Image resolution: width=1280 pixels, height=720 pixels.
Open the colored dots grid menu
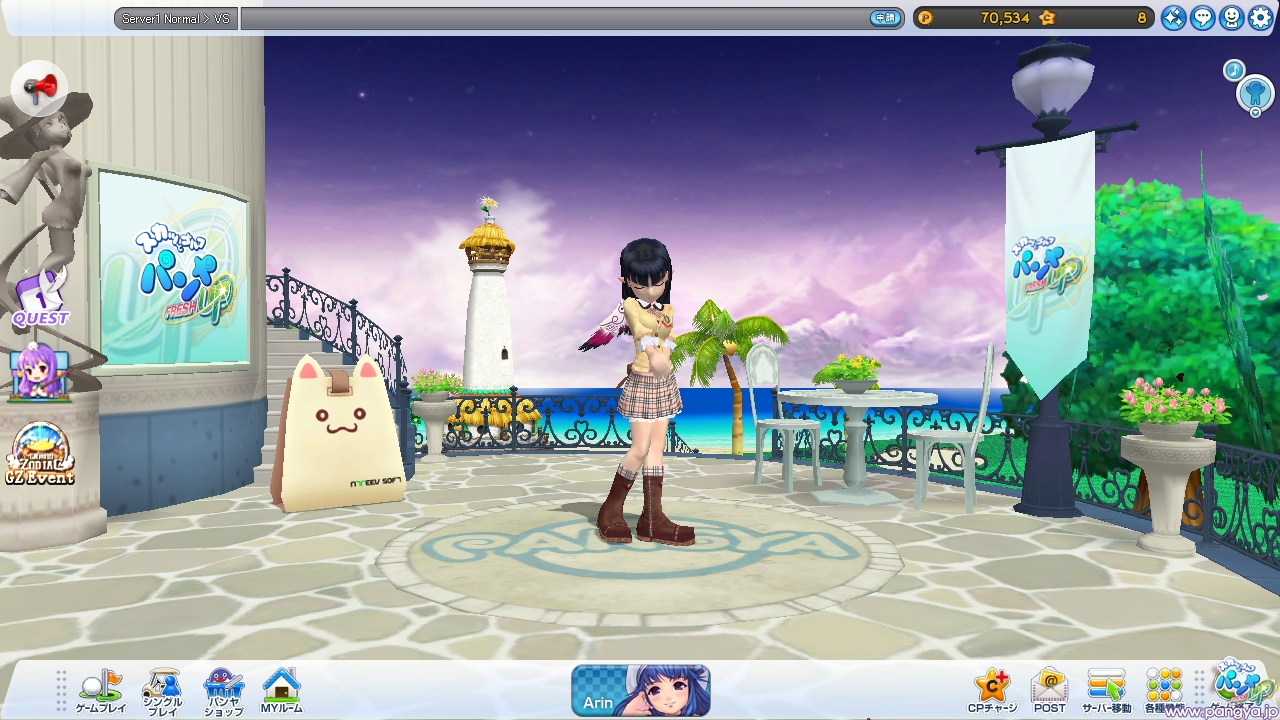(x=1164, y=689)
